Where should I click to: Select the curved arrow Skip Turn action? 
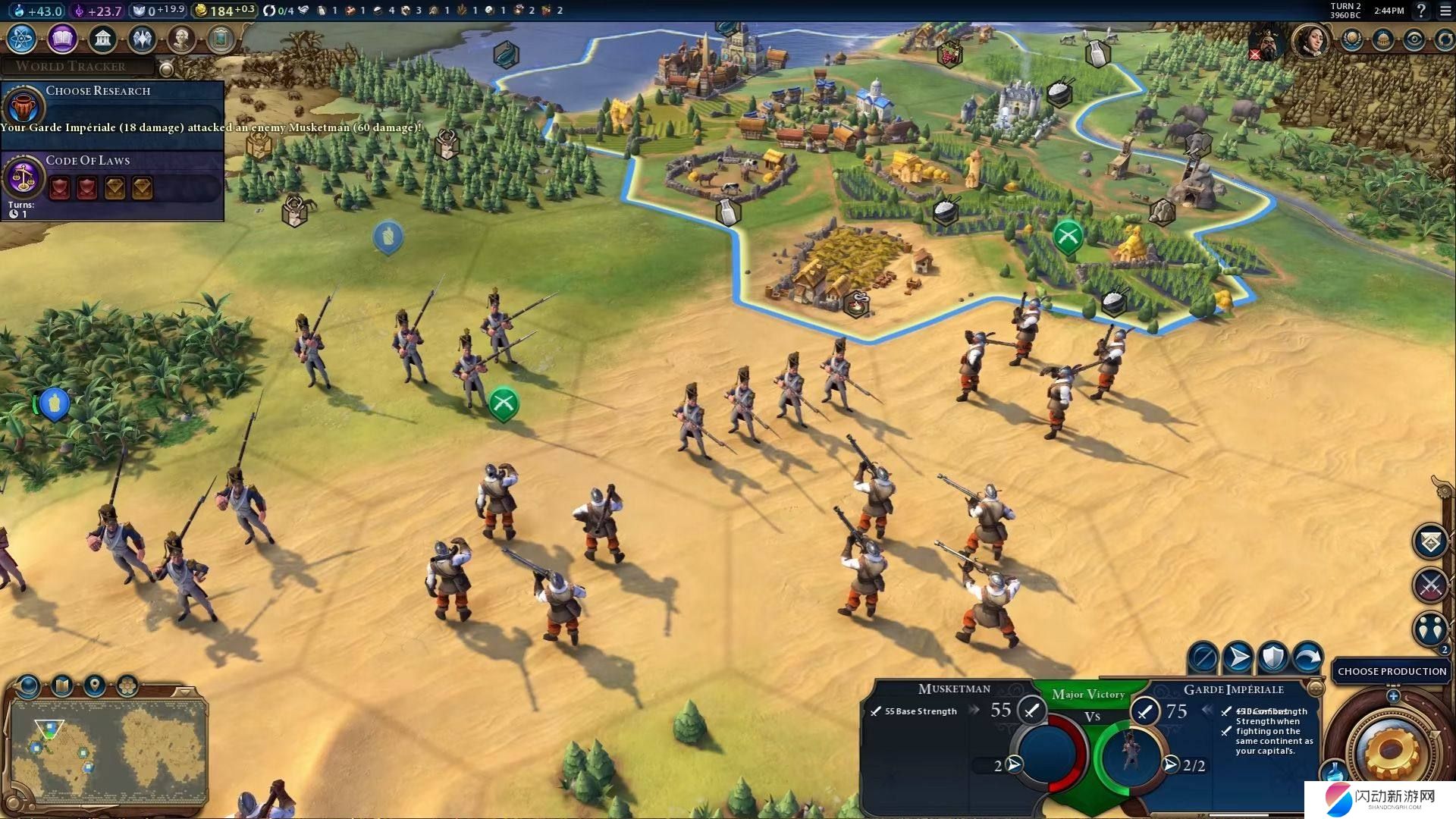pyautogui.click(x=1308, y=657)
